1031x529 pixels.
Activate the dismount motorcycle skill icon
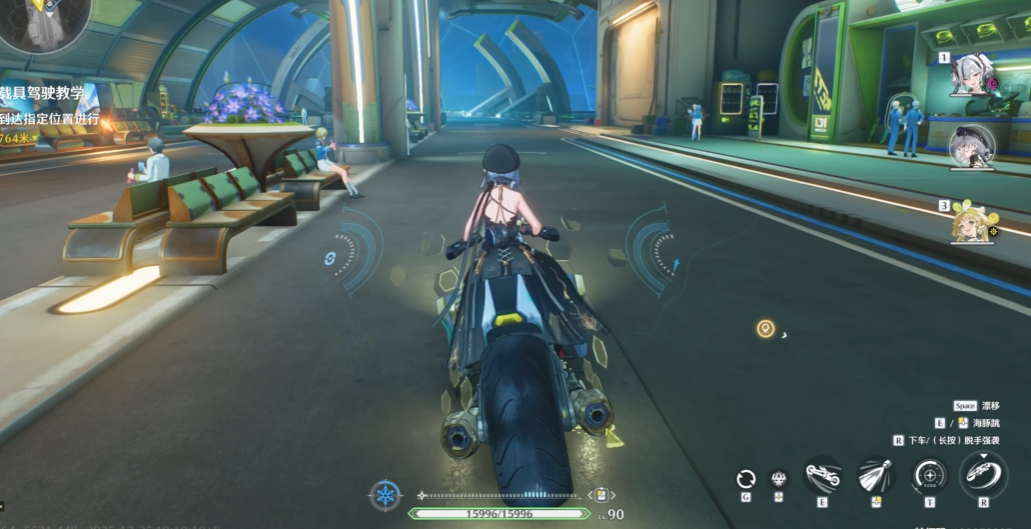click(982, 474)
